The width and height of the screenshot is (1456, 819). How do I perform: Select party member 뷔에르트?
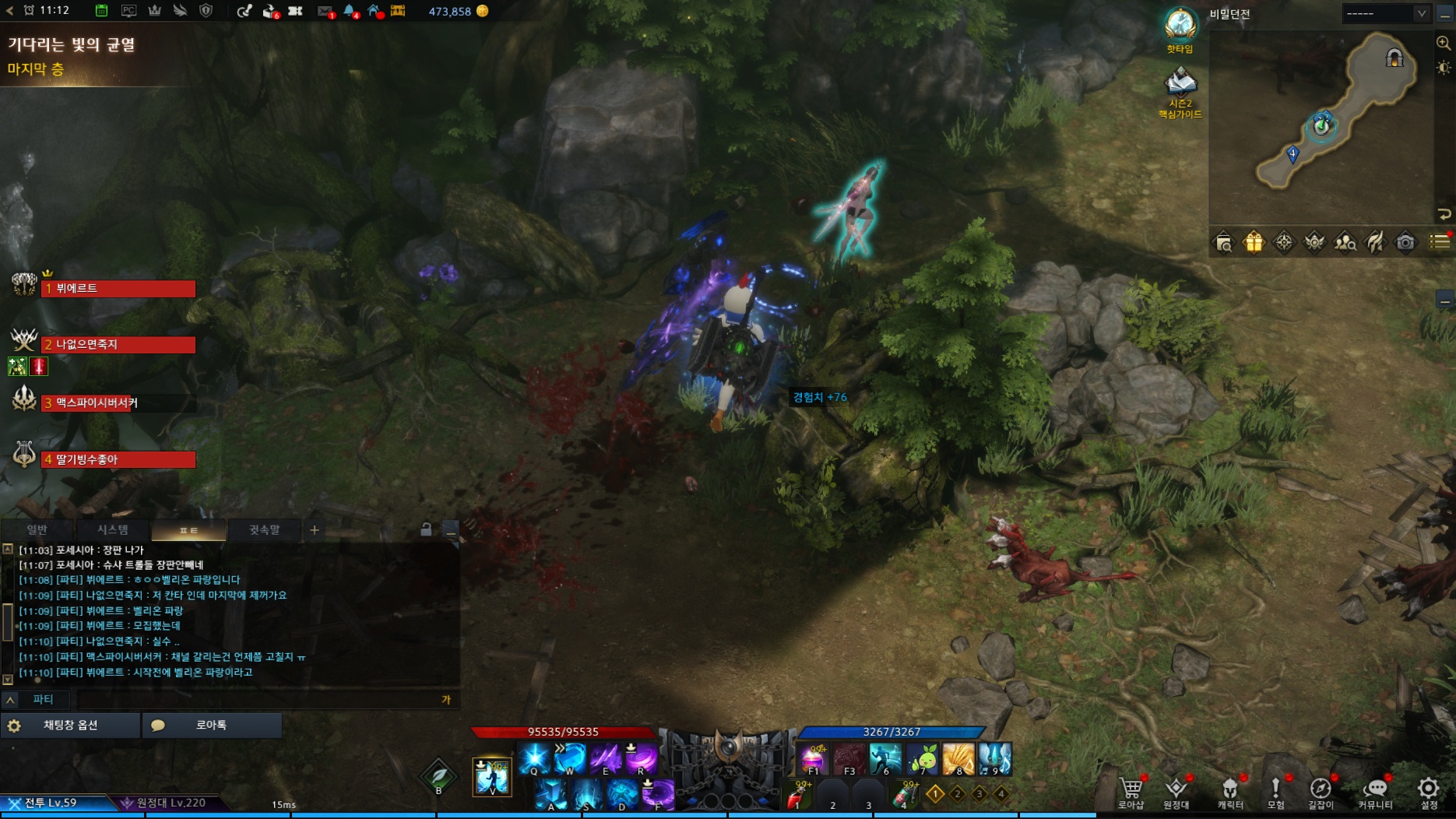118,289
